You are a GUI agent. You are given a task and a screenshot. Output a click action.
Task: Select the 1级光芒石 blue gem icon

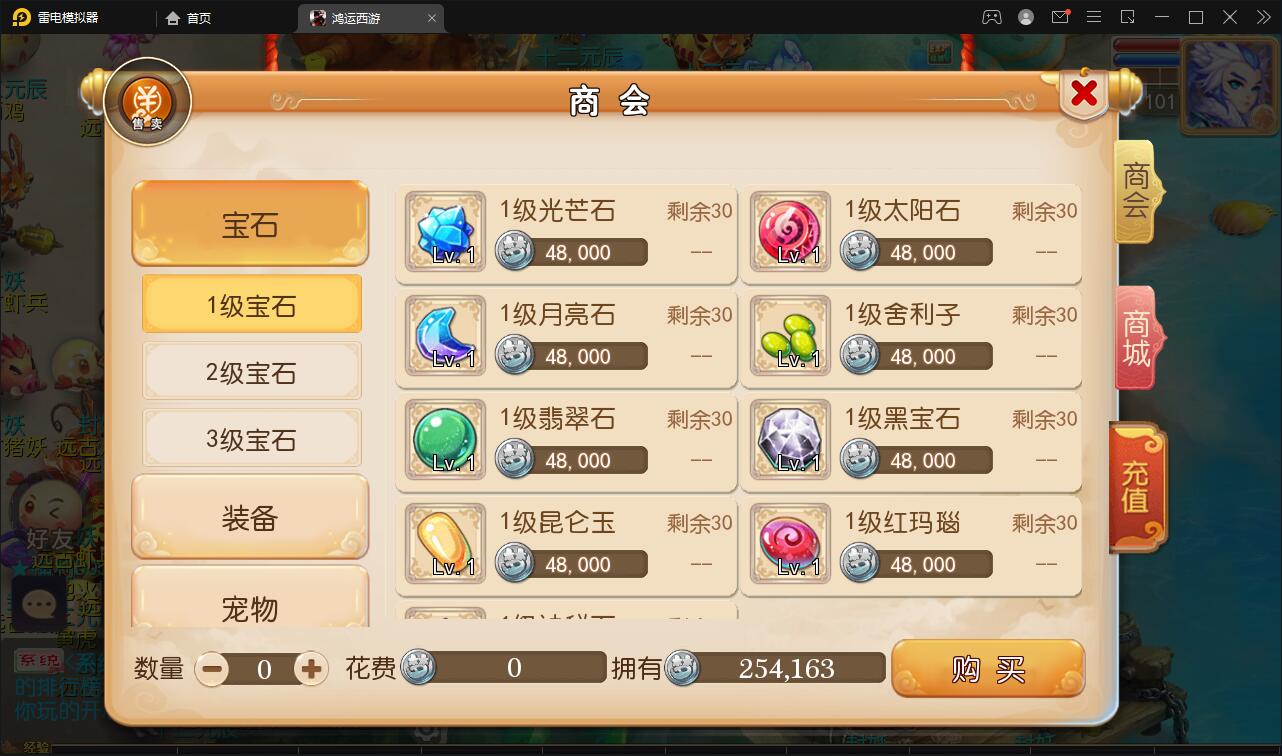pos(443,232)
